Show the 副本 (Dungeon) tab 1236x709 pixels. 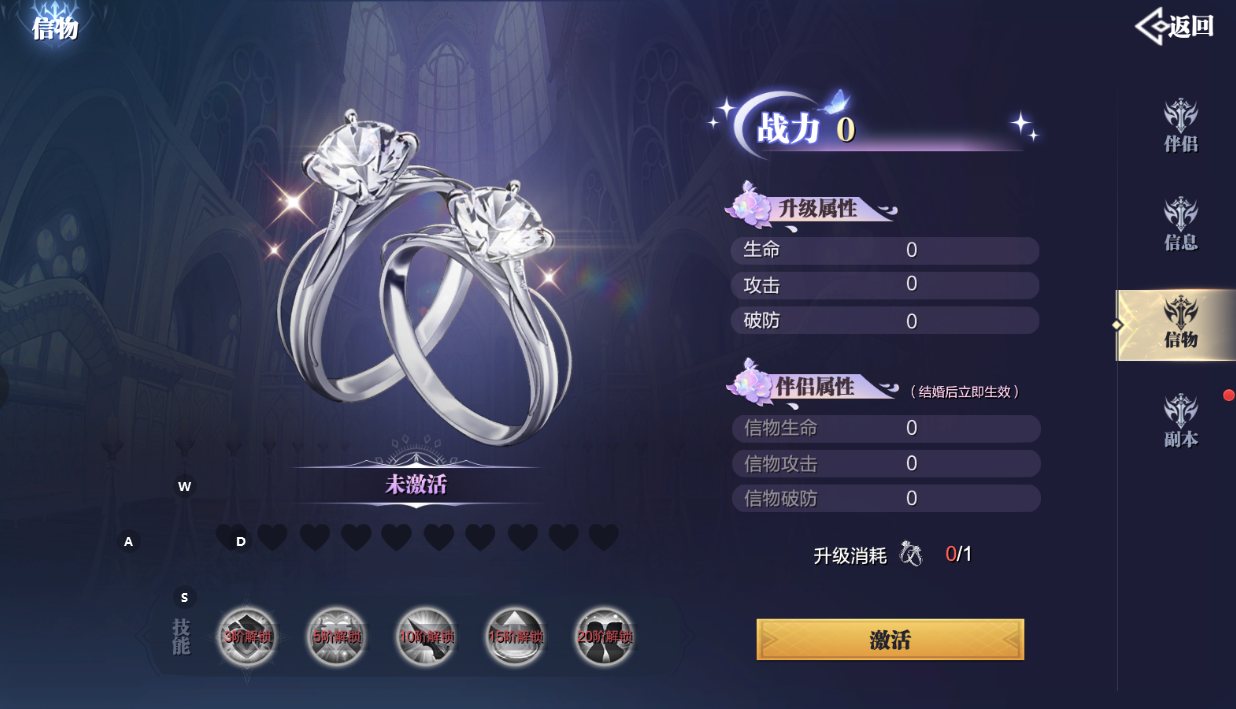[x=1180, y=421]
